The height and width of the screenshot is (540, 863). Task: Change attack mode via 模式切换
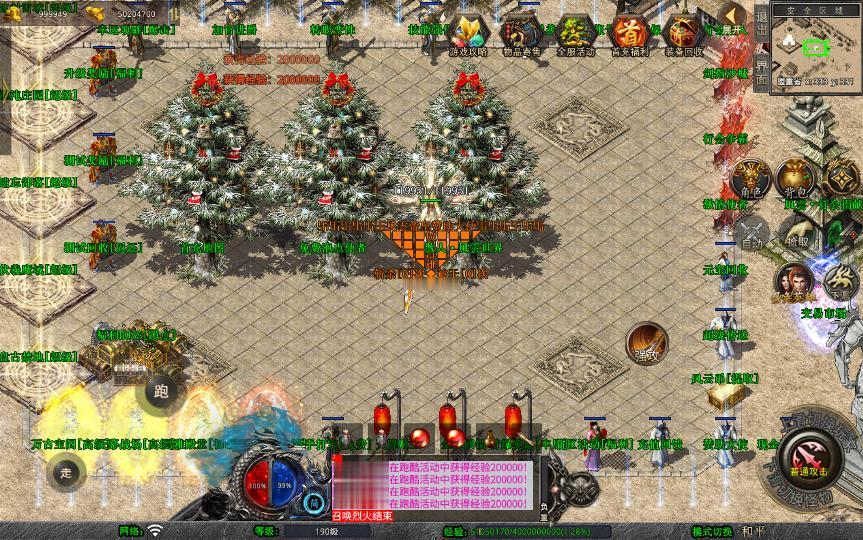(x=714, y=531)
